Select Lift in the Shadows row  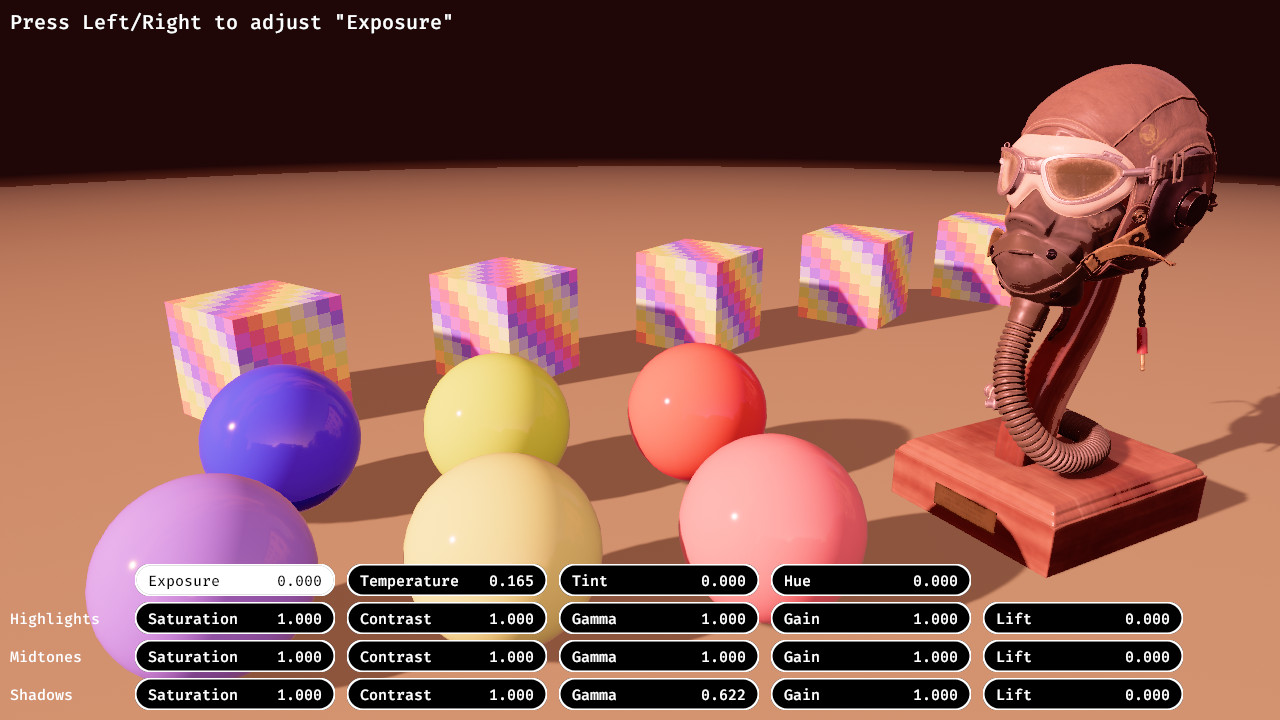coord(1082,694)
